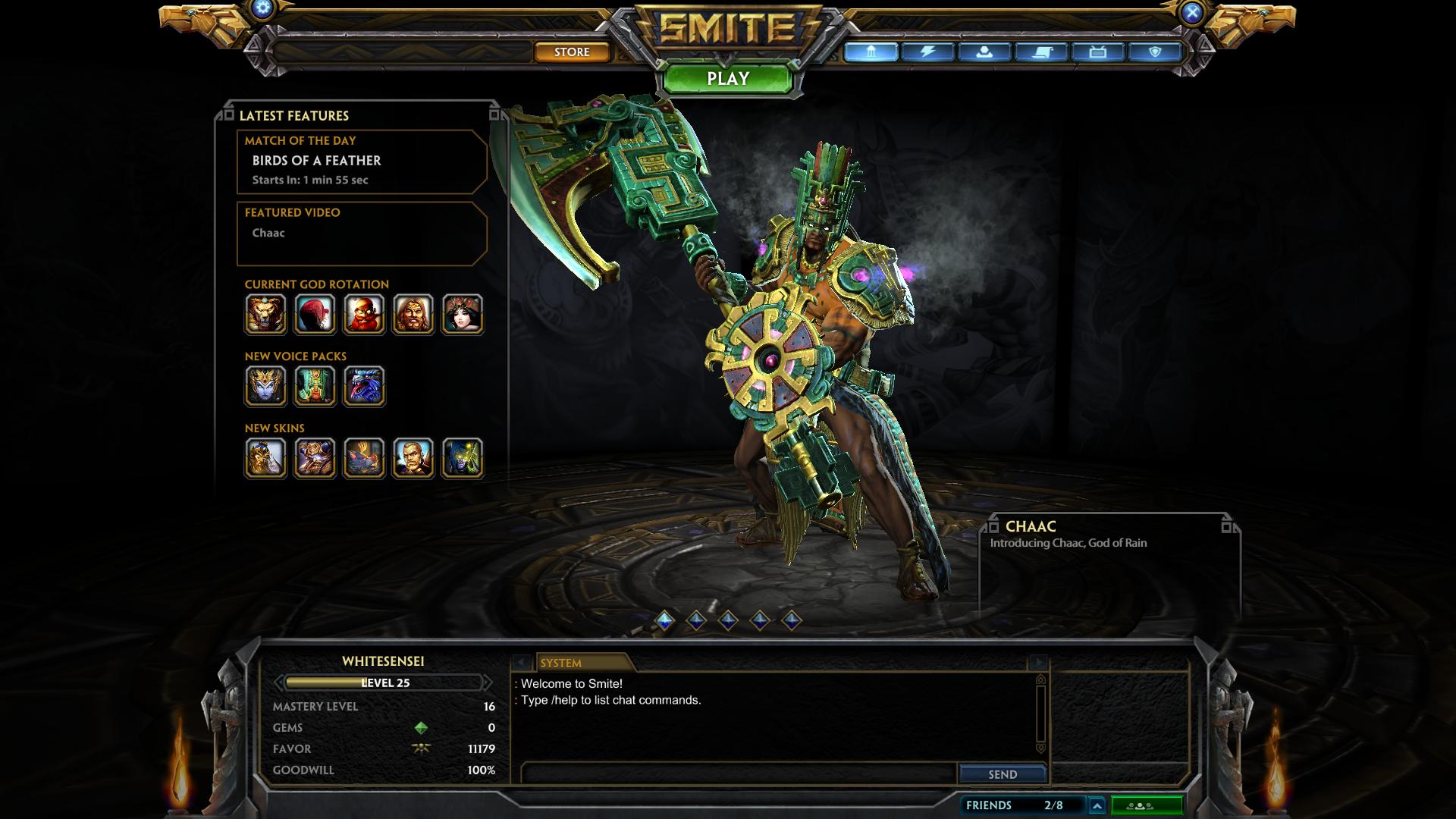Choose the red-hooded god in rotation

click(315, 314)
